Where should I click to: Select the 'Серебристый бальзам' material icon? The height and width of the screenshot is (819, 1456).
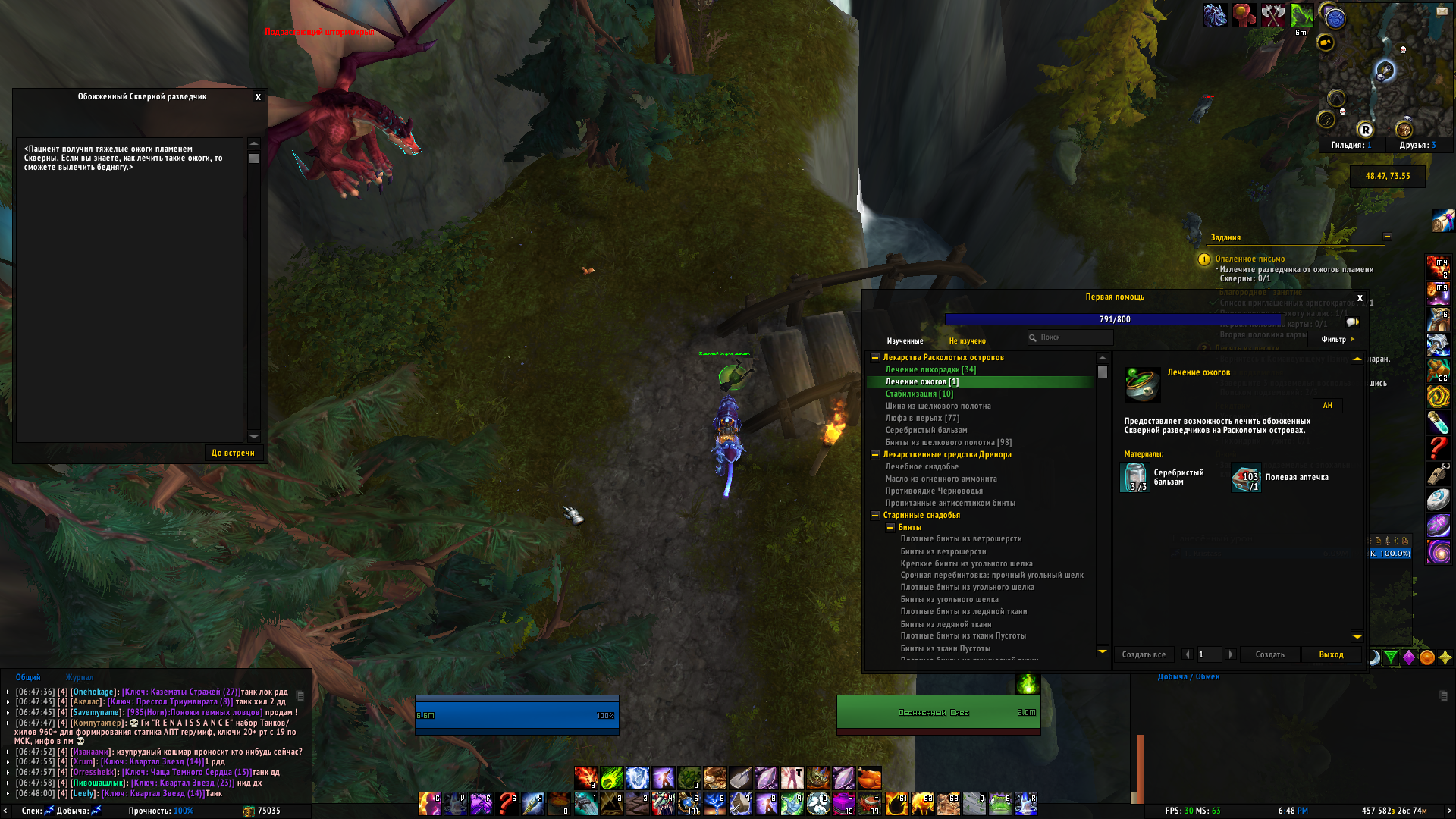1134,478
